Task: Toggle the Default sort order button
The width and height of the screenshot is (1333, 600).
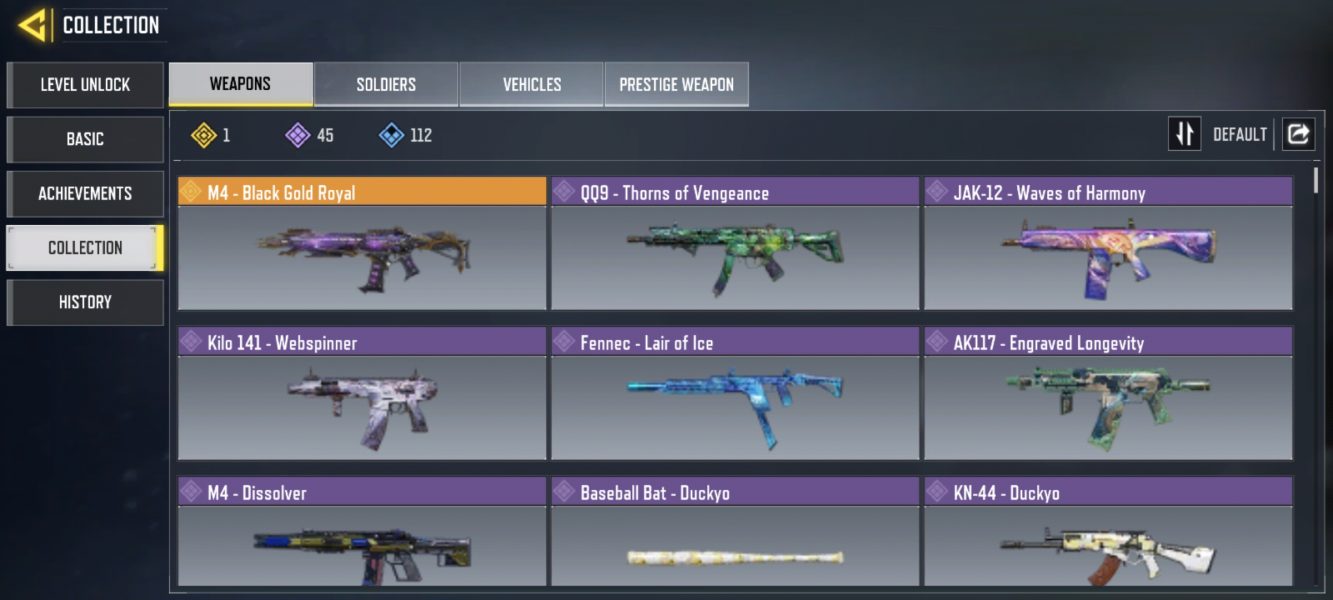Action: click(1185, 134)
